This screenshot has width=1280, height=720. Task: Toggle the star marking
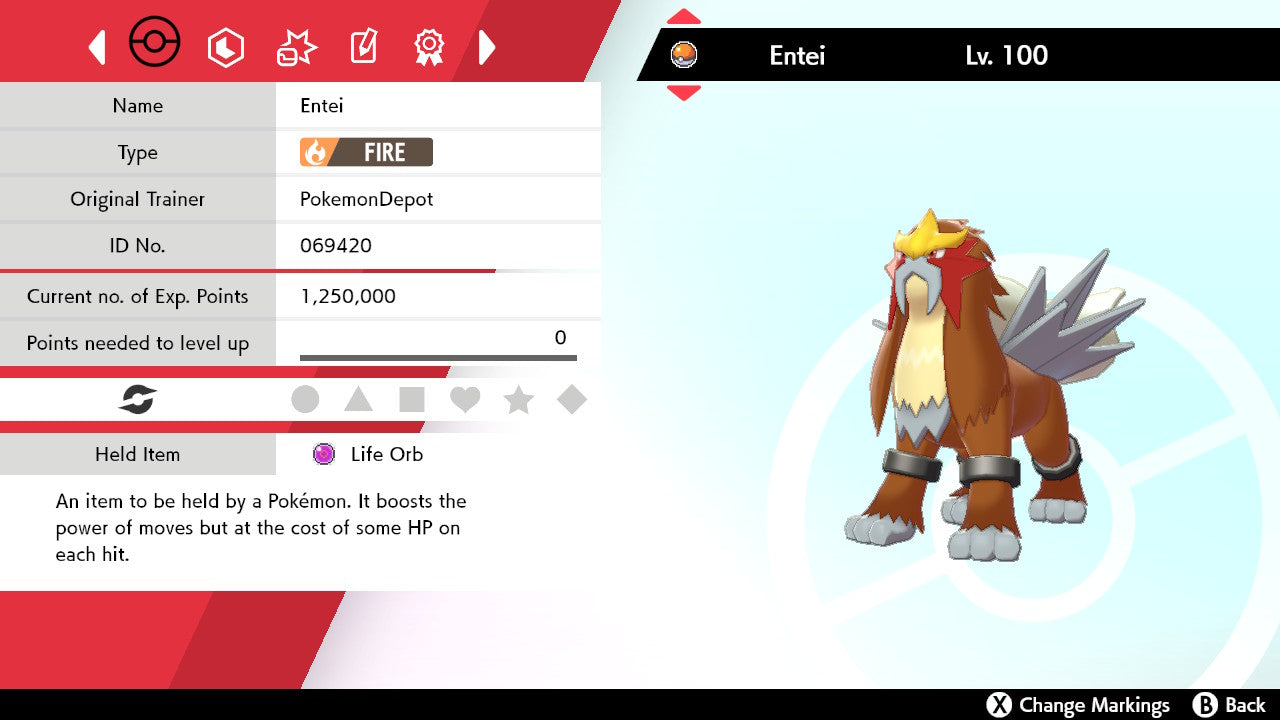(x=518, y=400)
